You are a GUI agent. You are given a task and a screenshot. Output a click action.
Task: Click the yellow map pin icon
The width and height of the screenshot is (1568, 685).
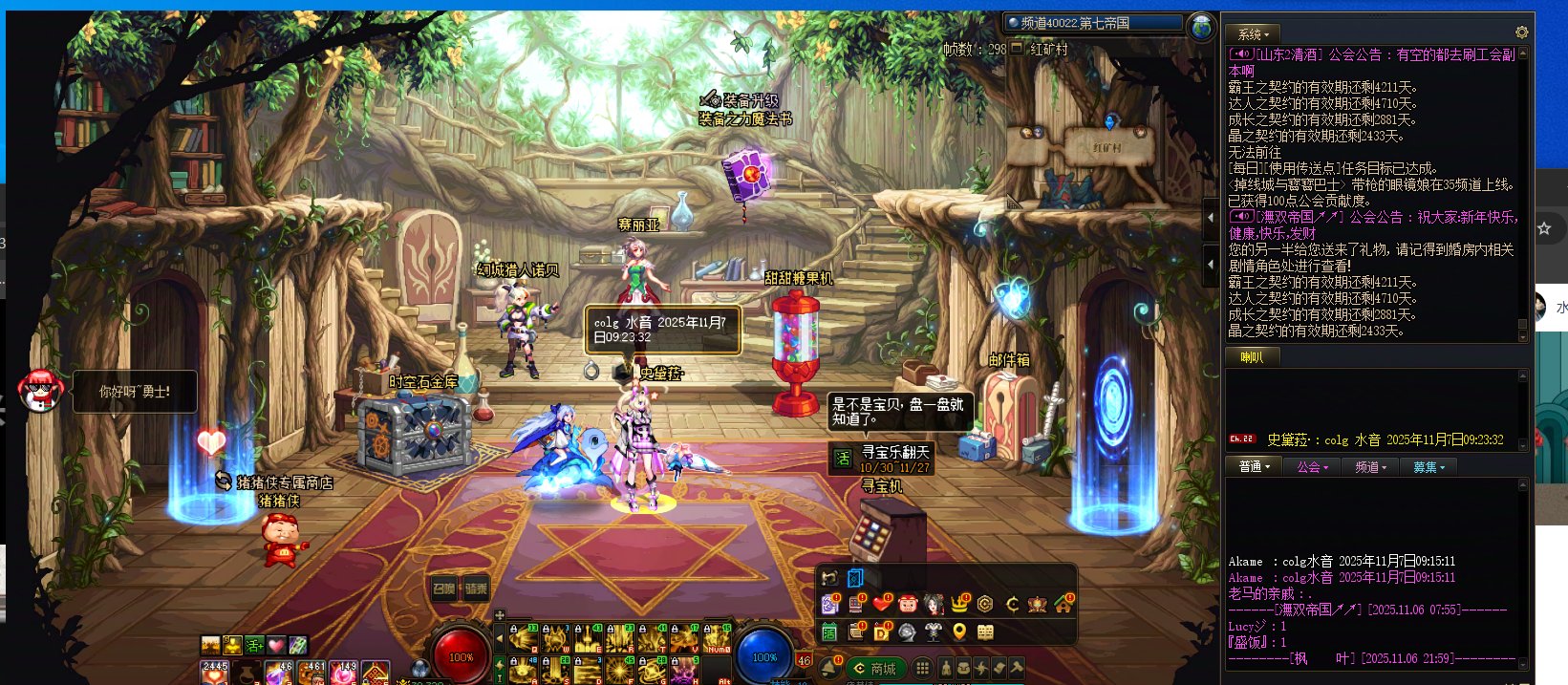[x=959, y=631]
